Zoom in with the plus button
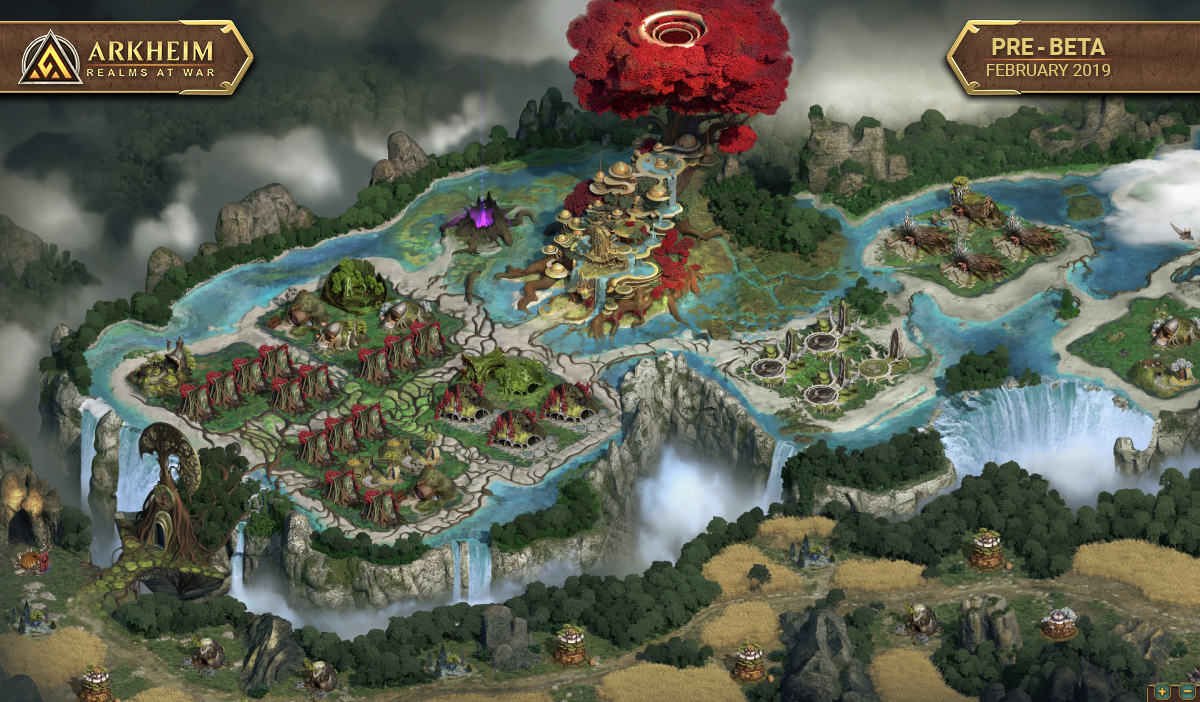This screenshot has width=1200, height=702. coord(1162,691)
